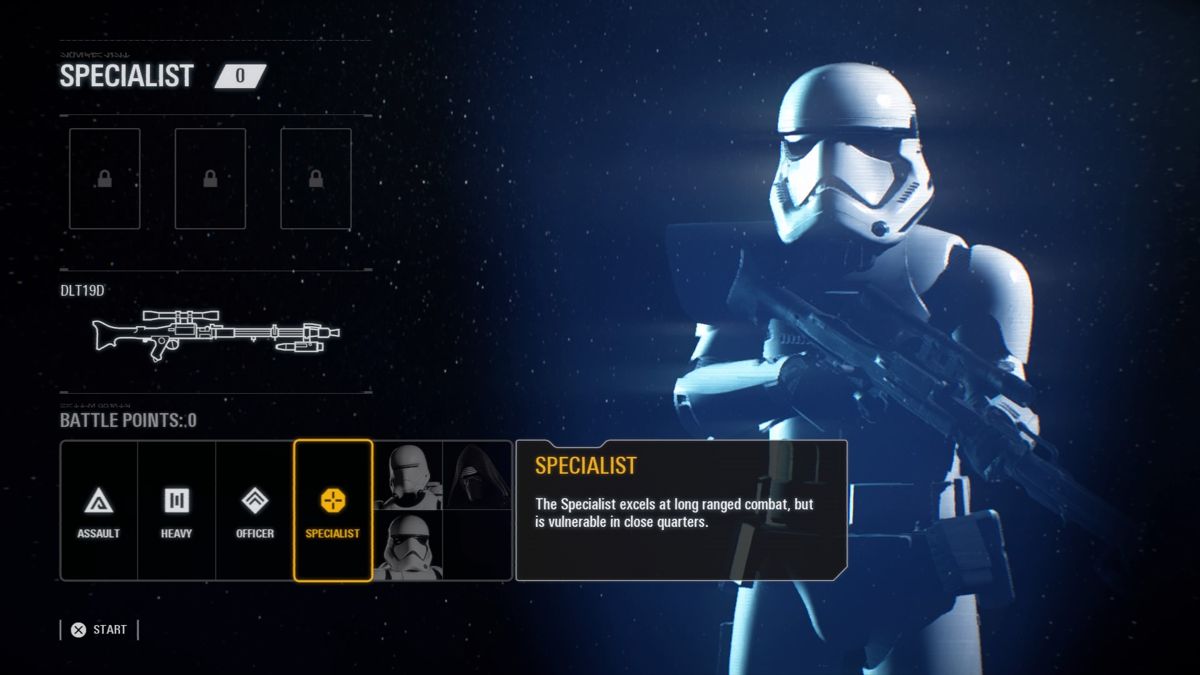Viewport: 1200px width, 675px height.
Task: Choose the Heavy class
Action: [x=176, y=511]
